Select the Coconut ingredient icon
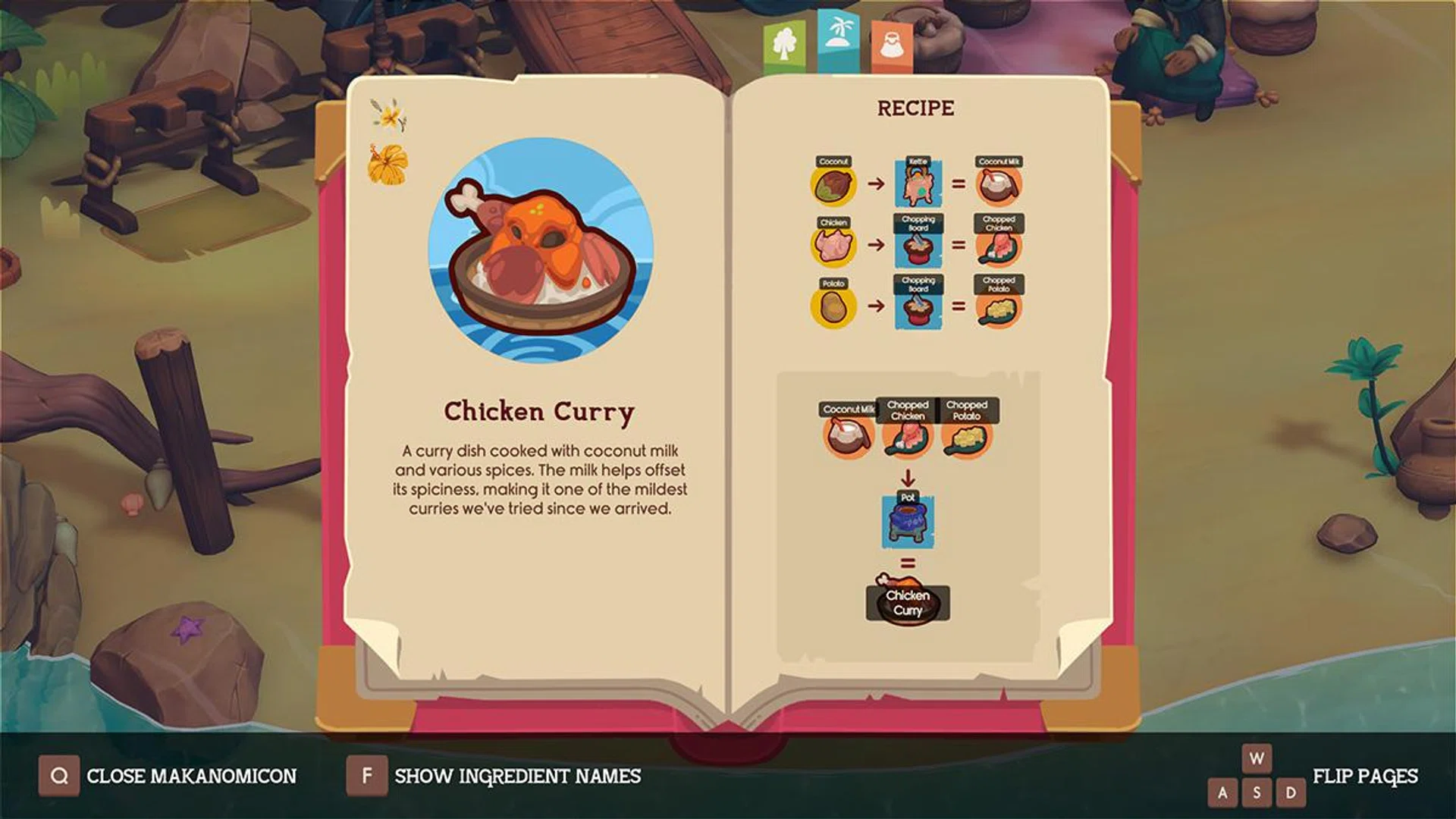The width and height of the screenshot is (1456, 819). 834,187
